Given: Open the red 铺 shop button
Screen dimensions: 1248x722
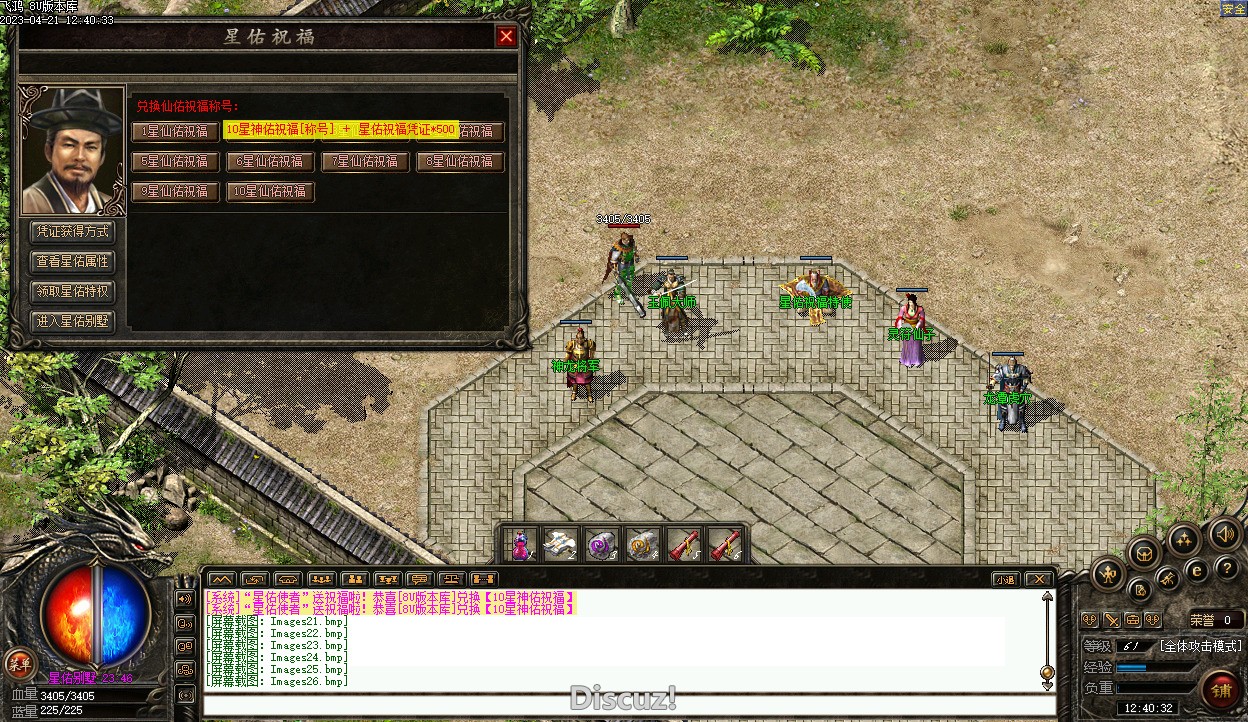Looking at the screenshot, I should [x=1220, y=690].
